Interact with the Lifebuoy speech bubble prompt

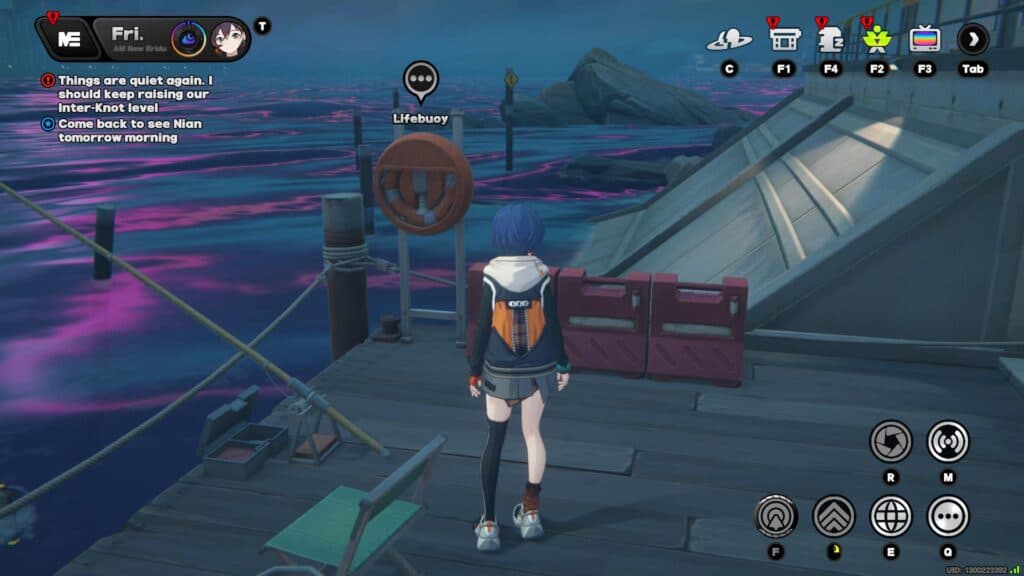(421, 80)
